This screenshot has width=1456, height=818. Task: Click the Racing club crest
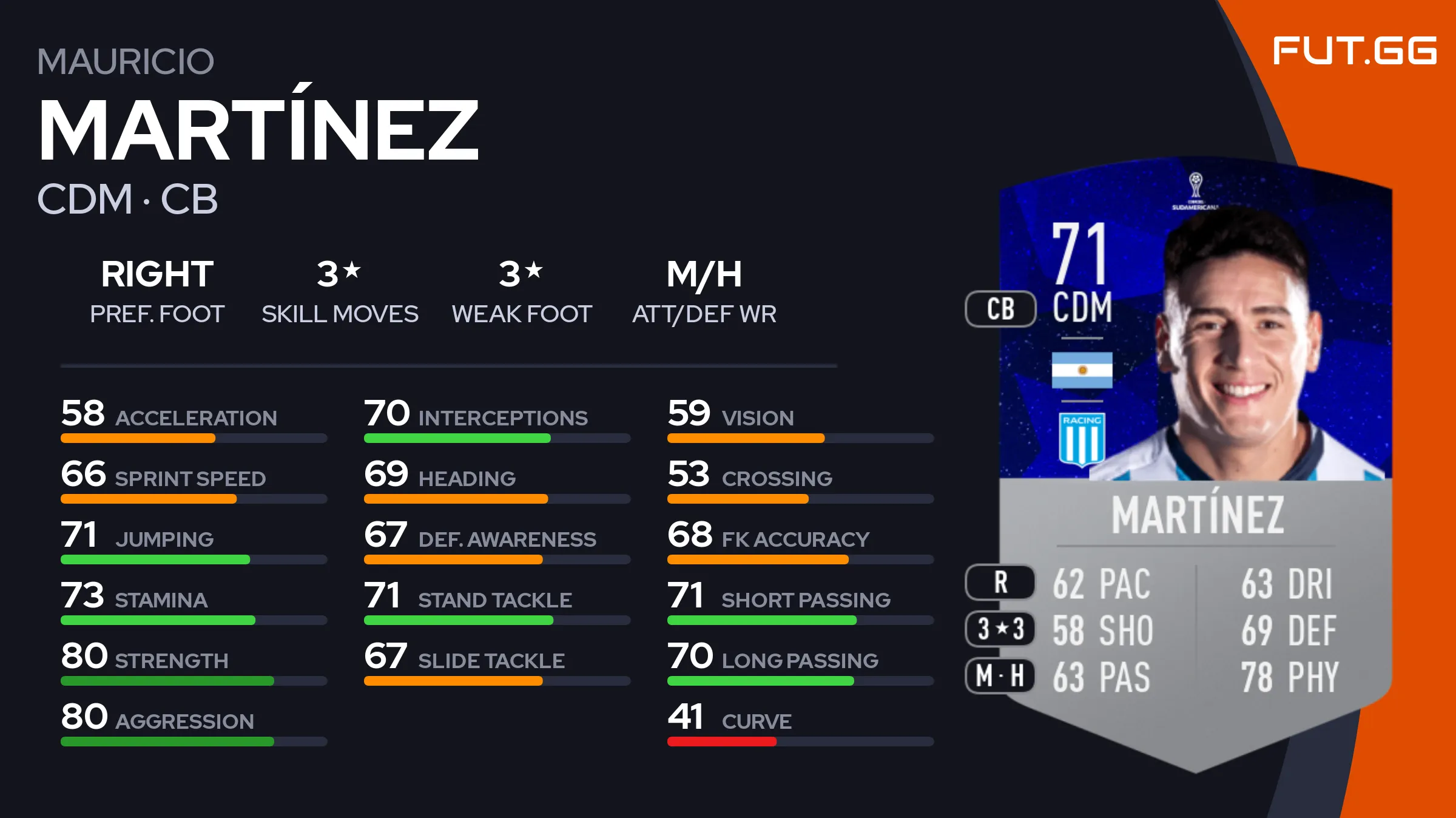click(x=1082, y=439)
